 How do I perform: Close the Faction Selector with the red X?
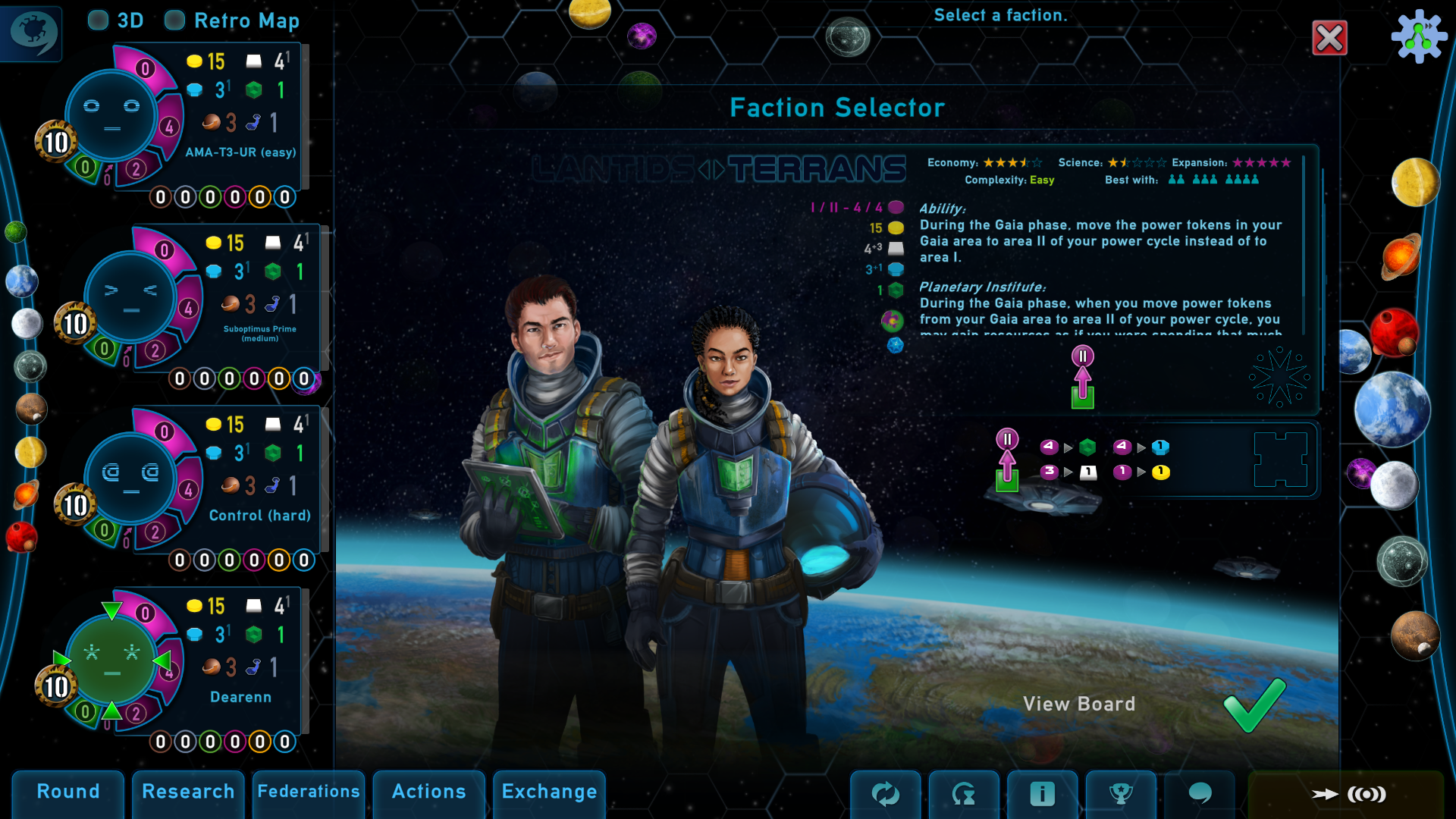click(x=1329, y=38)
